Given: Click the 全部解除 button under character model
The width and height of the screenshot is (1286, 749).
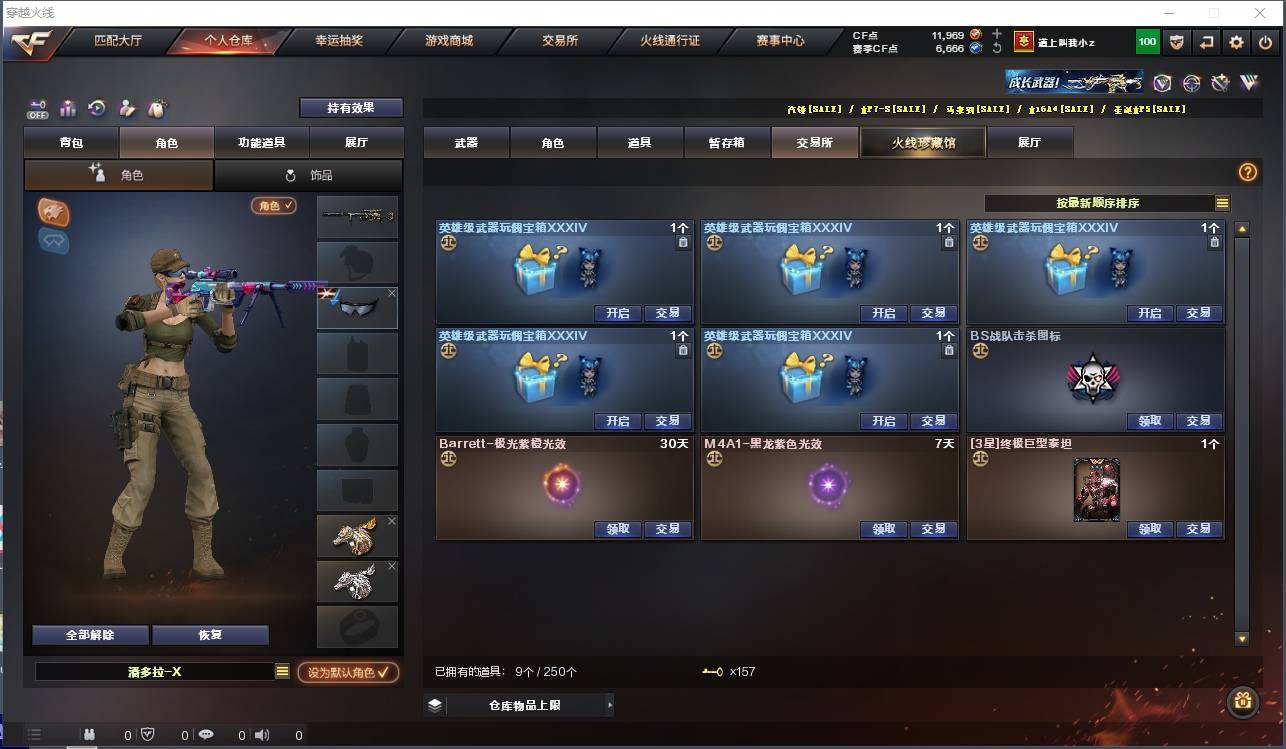Looking at the screenshot, I should [89, 634].
